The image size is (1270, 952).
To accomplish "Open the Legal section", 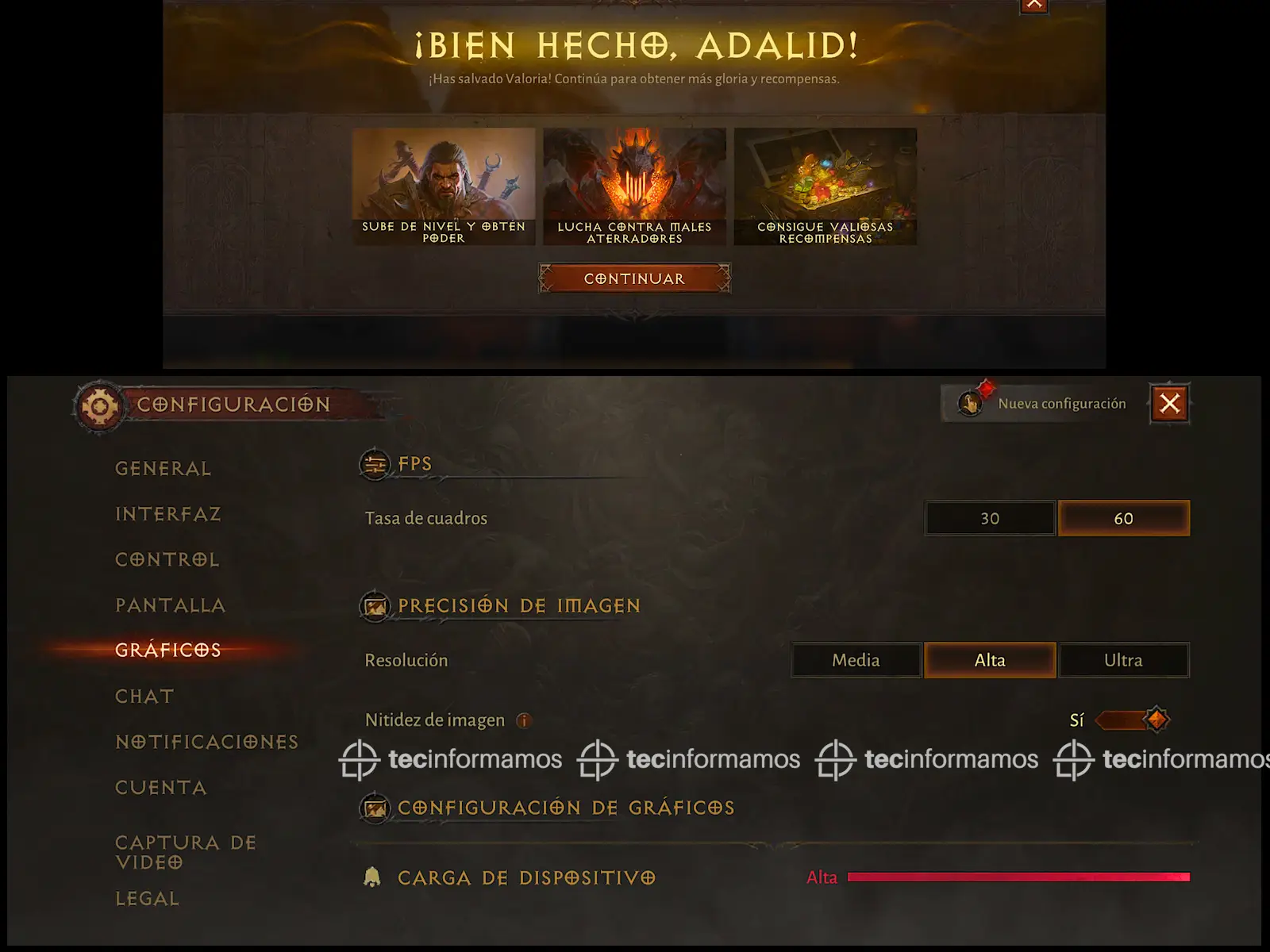I will coord(148,899).
